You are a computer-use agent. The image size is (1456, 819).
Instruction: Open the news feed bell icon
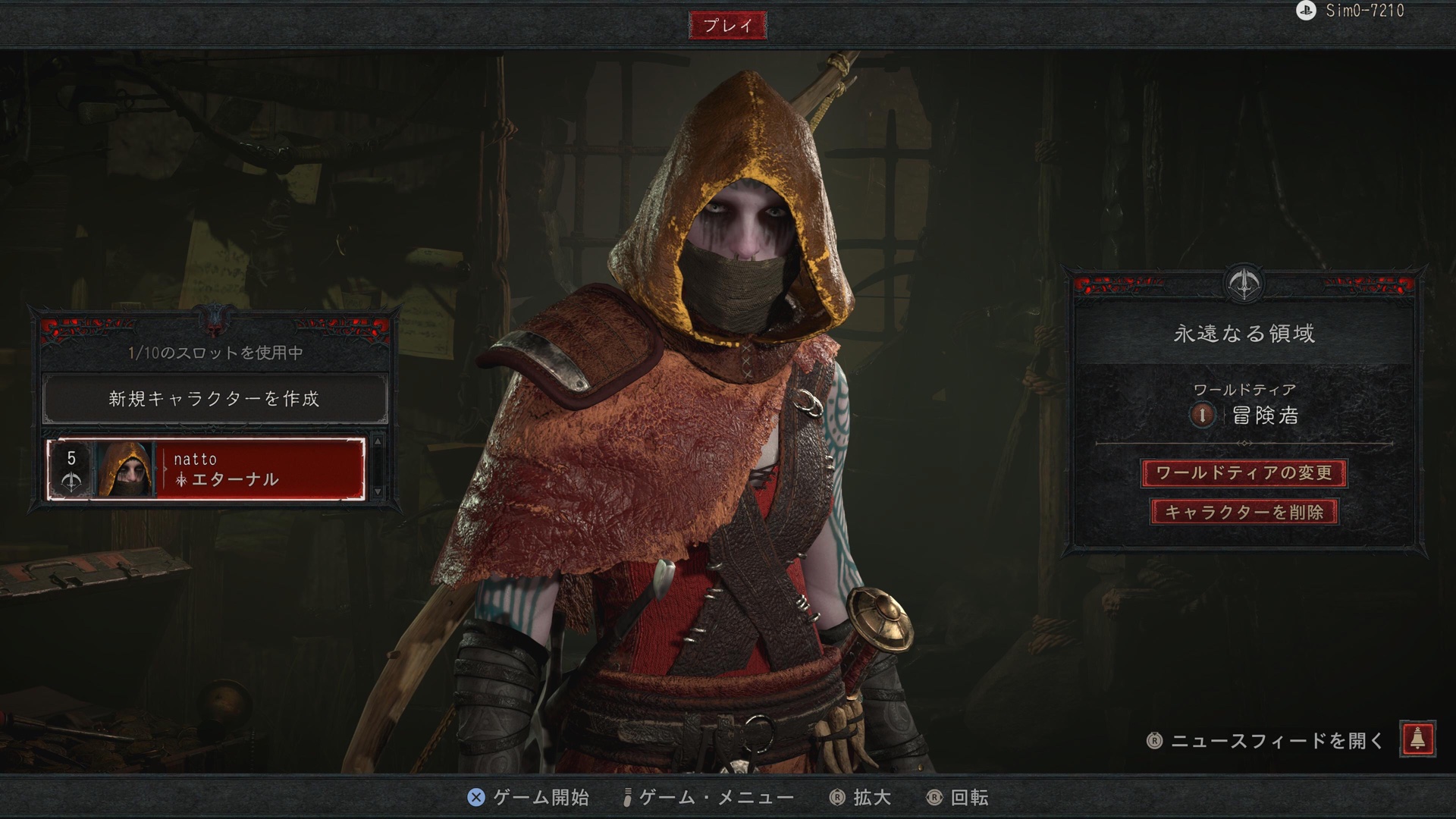pos(1417,739)
